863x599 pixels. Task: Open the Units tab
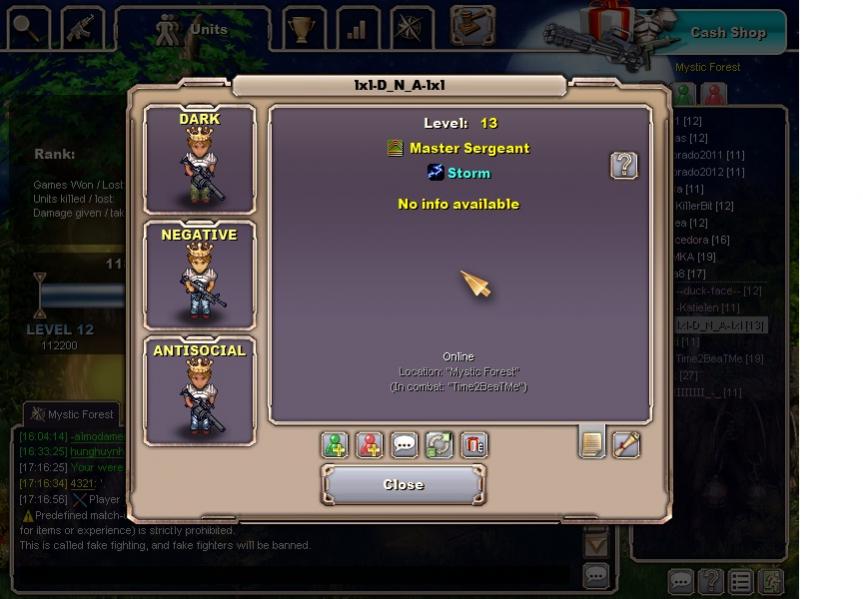tap(192, 29)
